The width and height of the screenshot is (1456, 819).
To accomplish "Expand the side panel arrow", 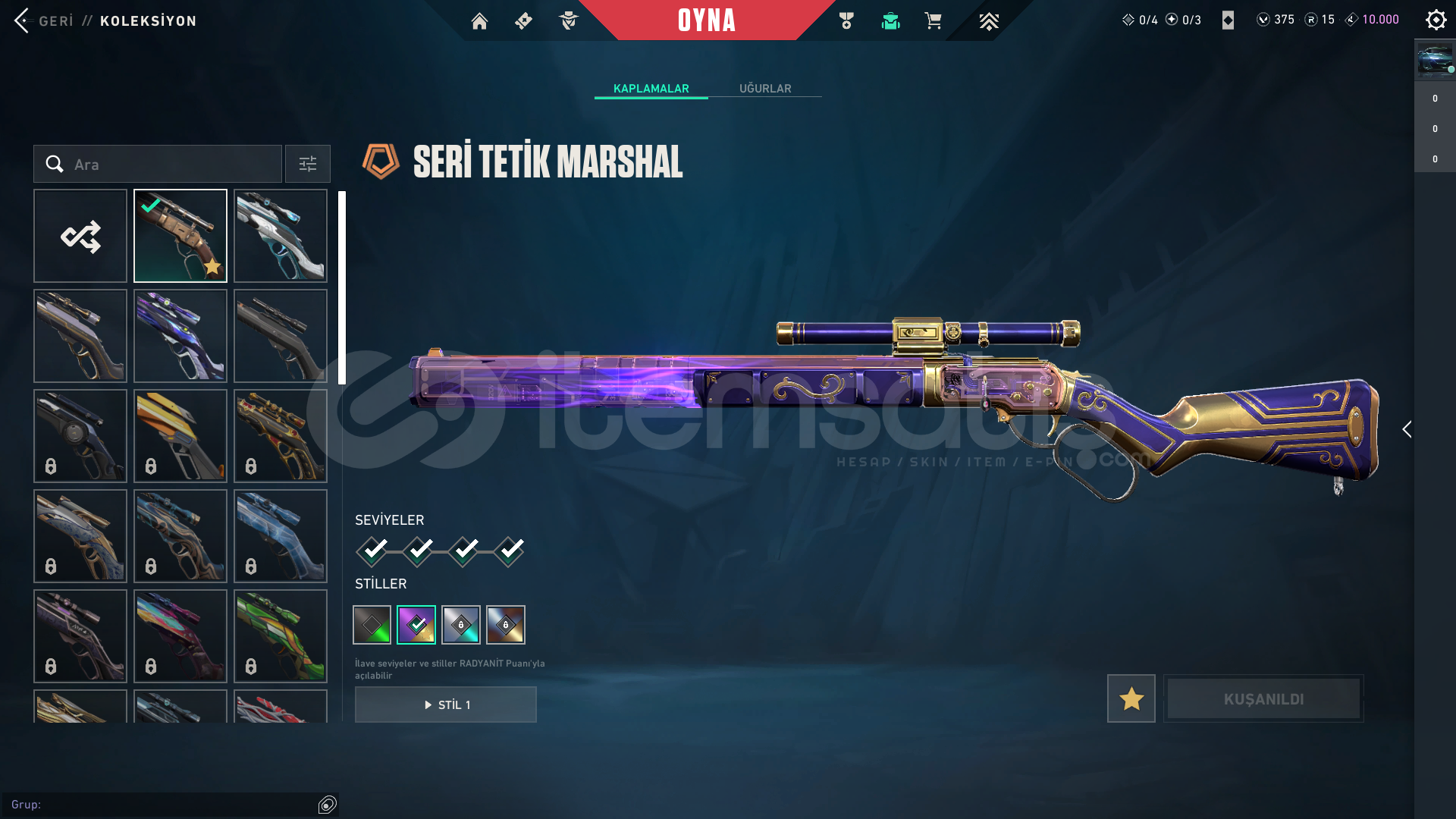I will [x=1407, y=430].
